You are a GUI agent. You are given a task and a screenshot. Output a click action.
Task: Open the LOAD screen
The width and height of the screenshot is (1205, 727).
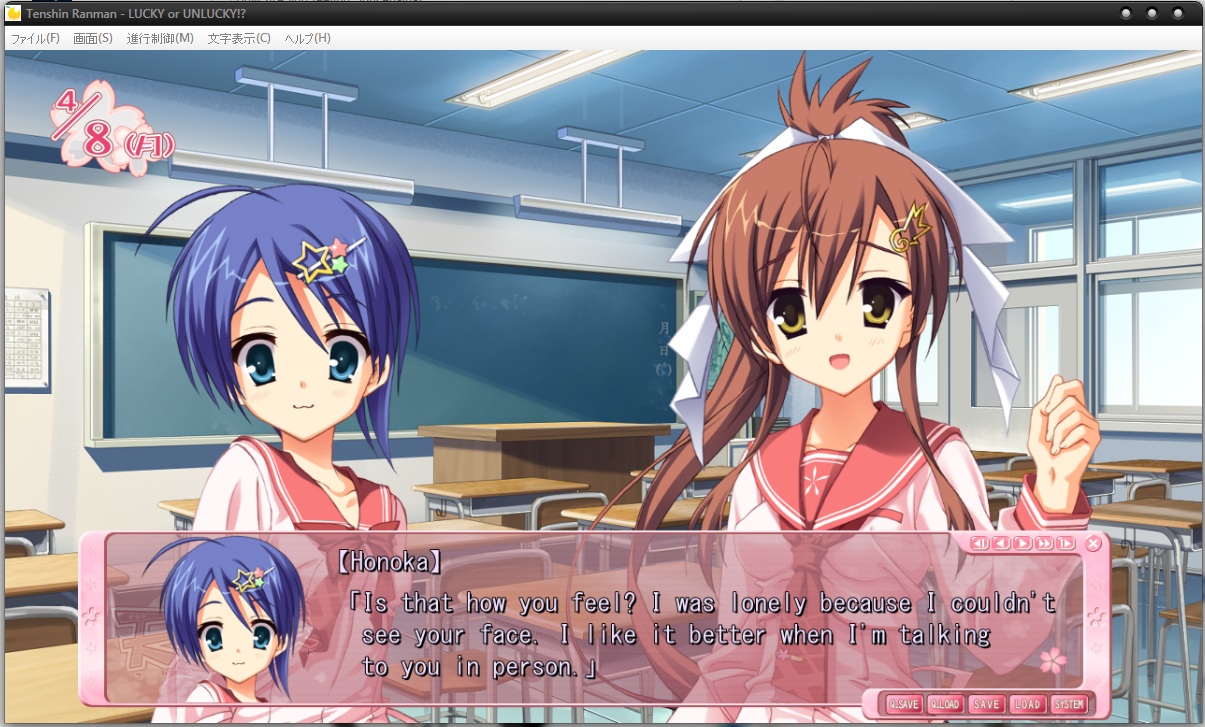click(x=1027, y=704)
